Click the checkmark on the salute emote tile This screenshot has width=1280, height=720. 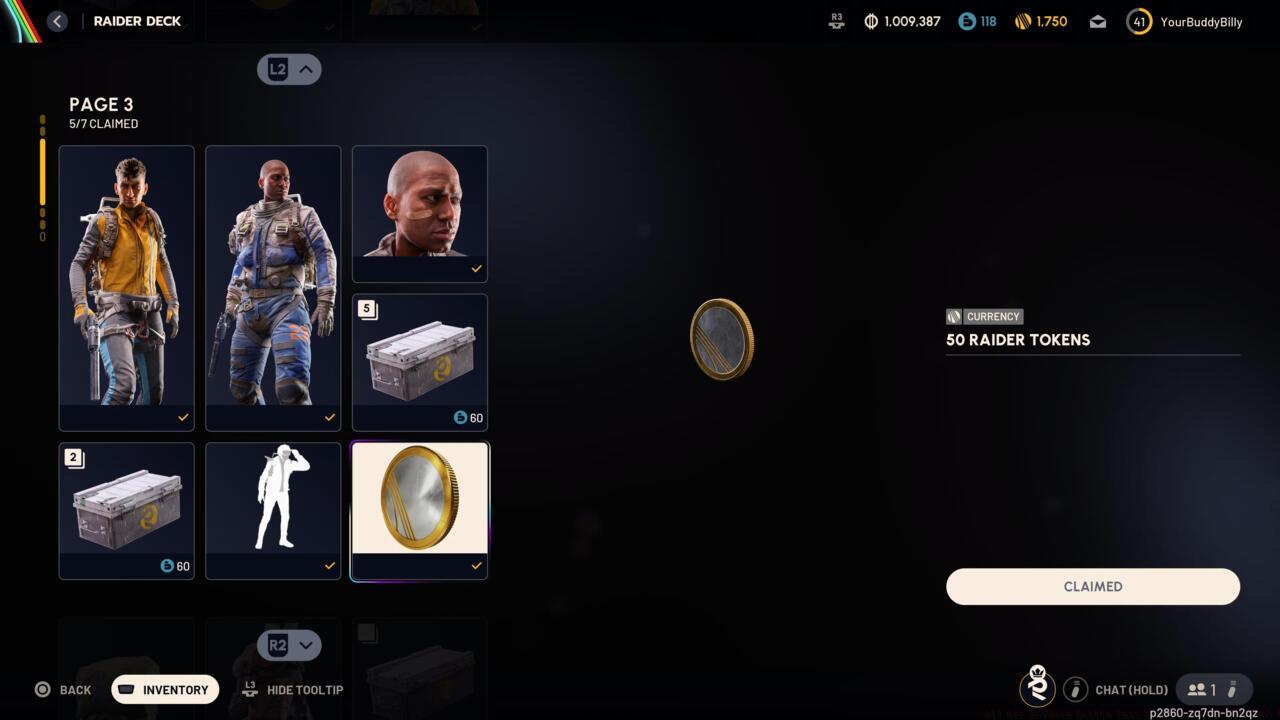(x=329, y=565)
